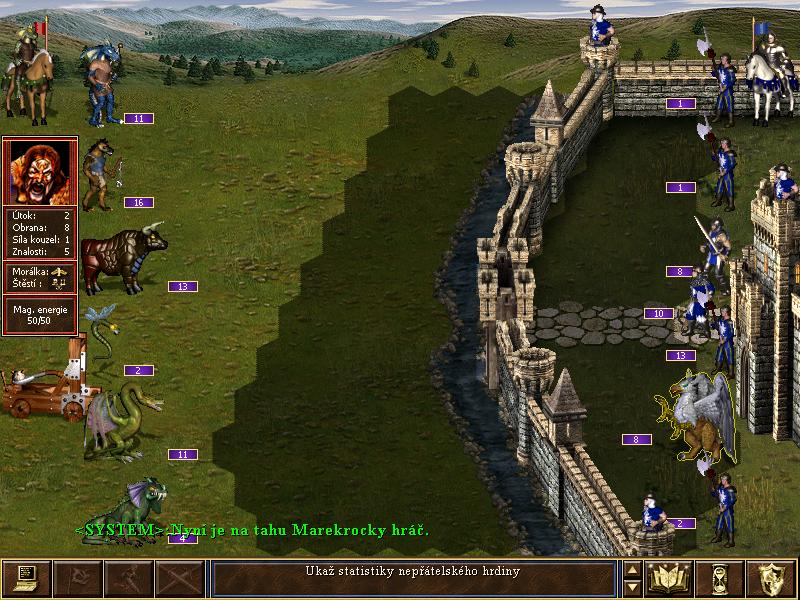
Task: Toggle auto-combat with the crossed swords button
Action: click(x=180, y=578)
